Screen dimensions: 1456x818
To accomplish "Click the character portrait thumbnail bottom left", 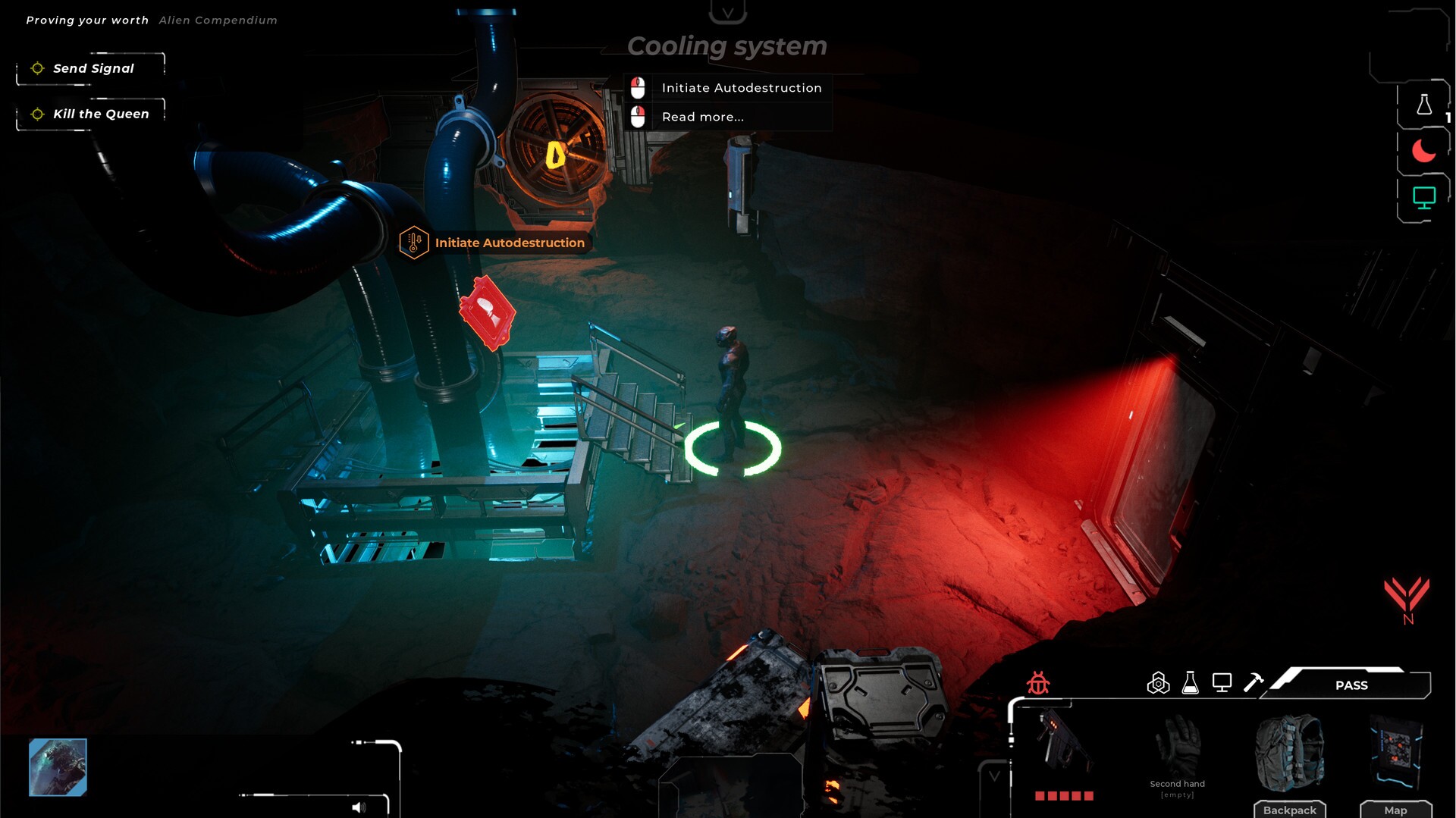I will [58, 767].
